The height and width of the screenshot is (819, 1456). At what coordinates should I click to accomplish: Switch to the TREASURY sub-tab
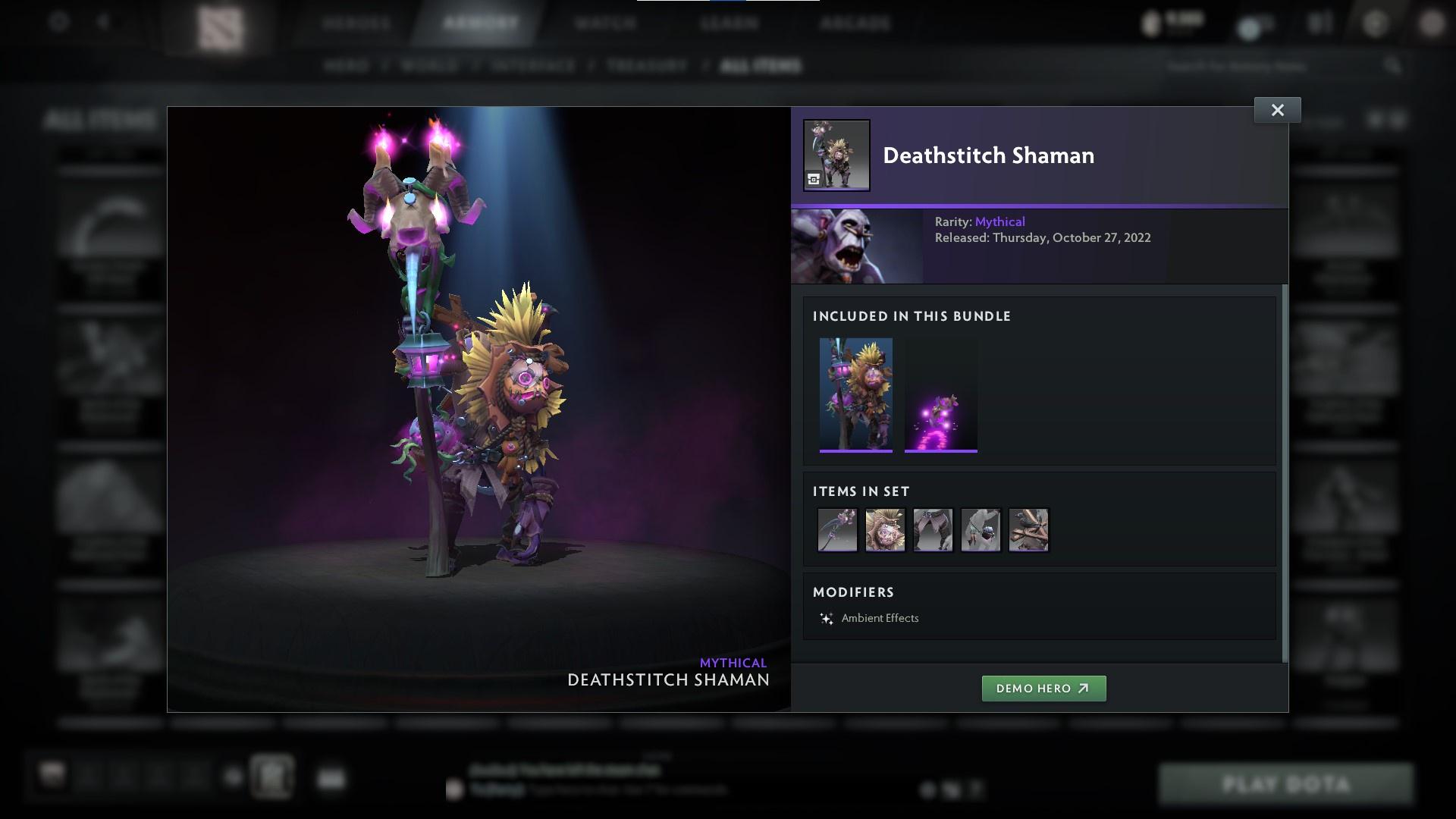(644, 66)
